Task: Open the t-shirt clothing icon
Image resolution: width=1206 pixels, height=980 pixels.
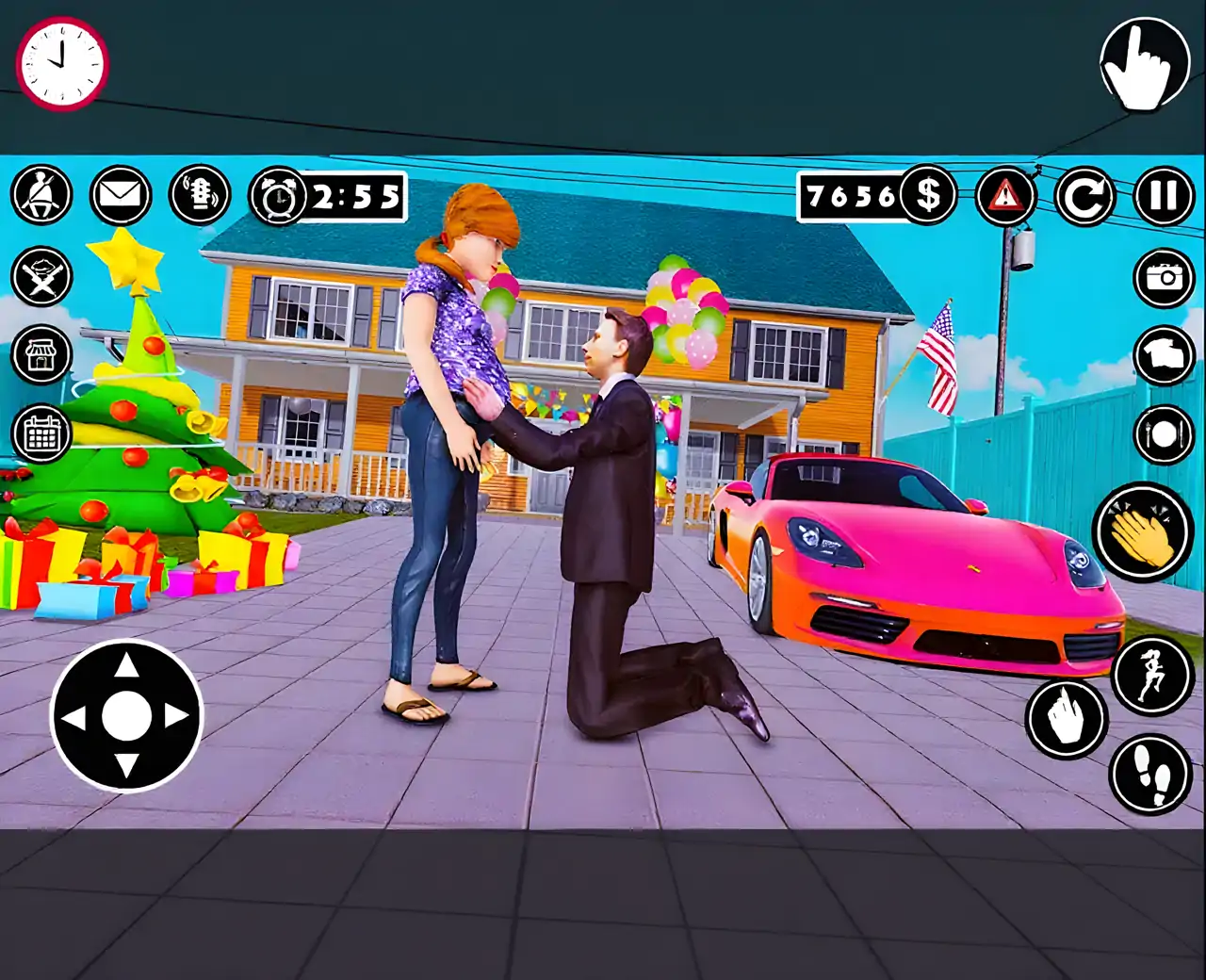Action: [1164, 355]
